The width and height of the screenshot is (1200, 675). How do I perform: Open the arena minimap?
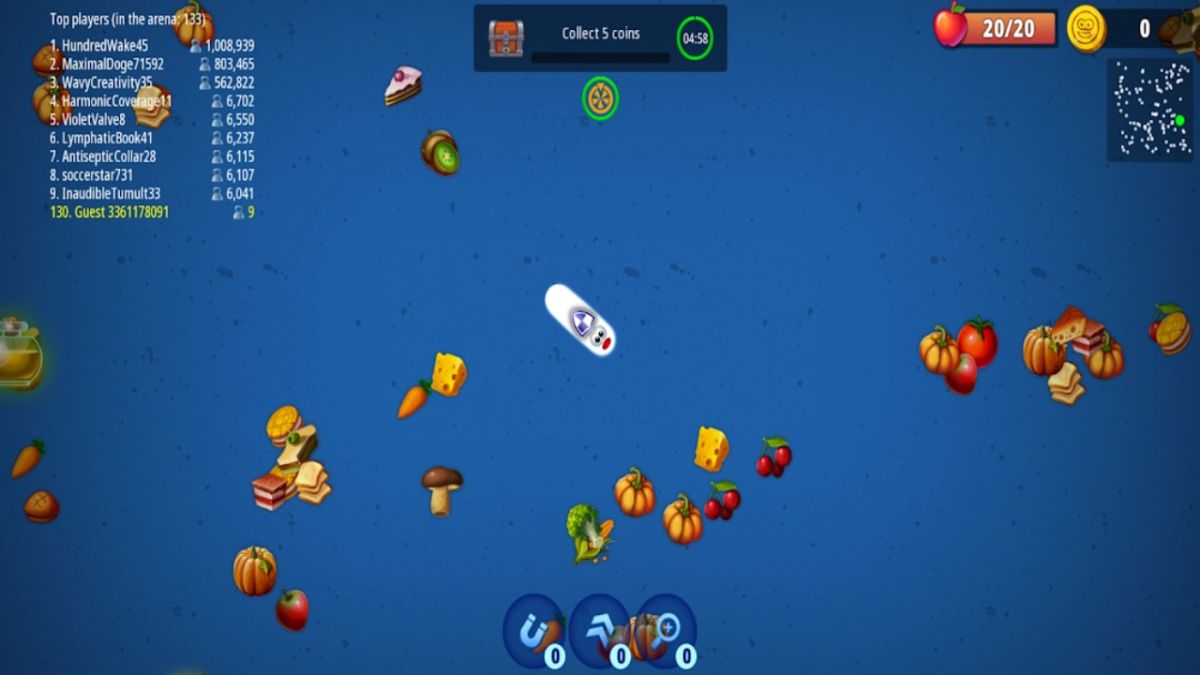pyautogui.click(x=1149, y=109)
